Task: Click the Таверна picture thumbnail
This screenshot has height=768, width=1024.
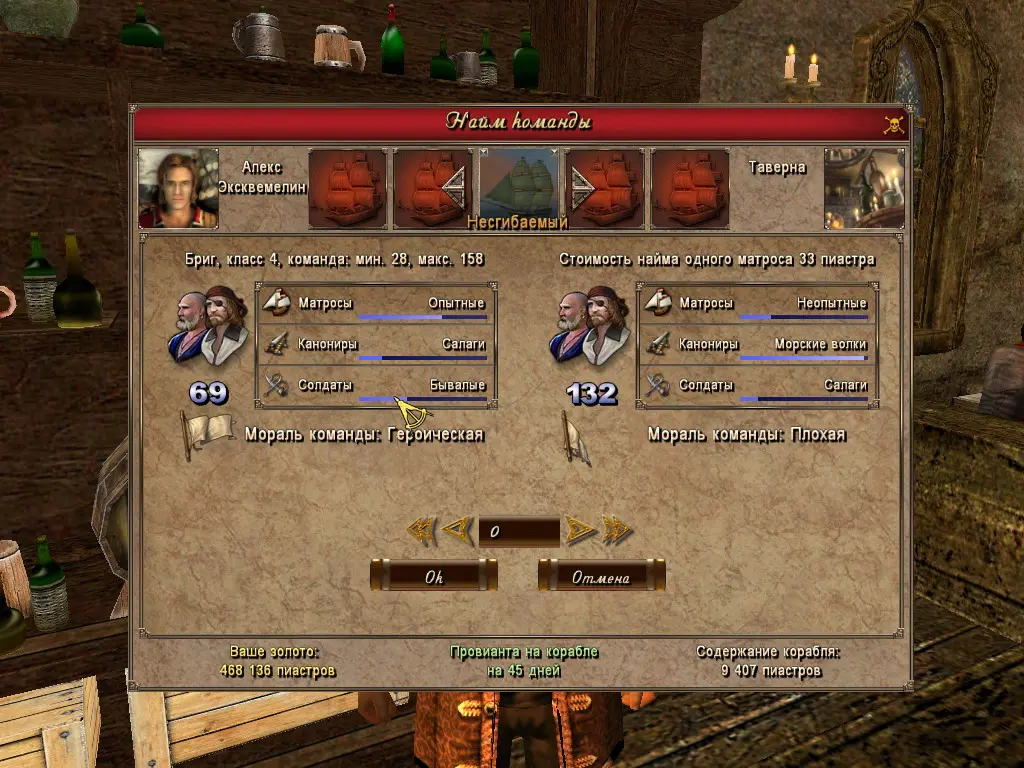Action: (864, 188)
